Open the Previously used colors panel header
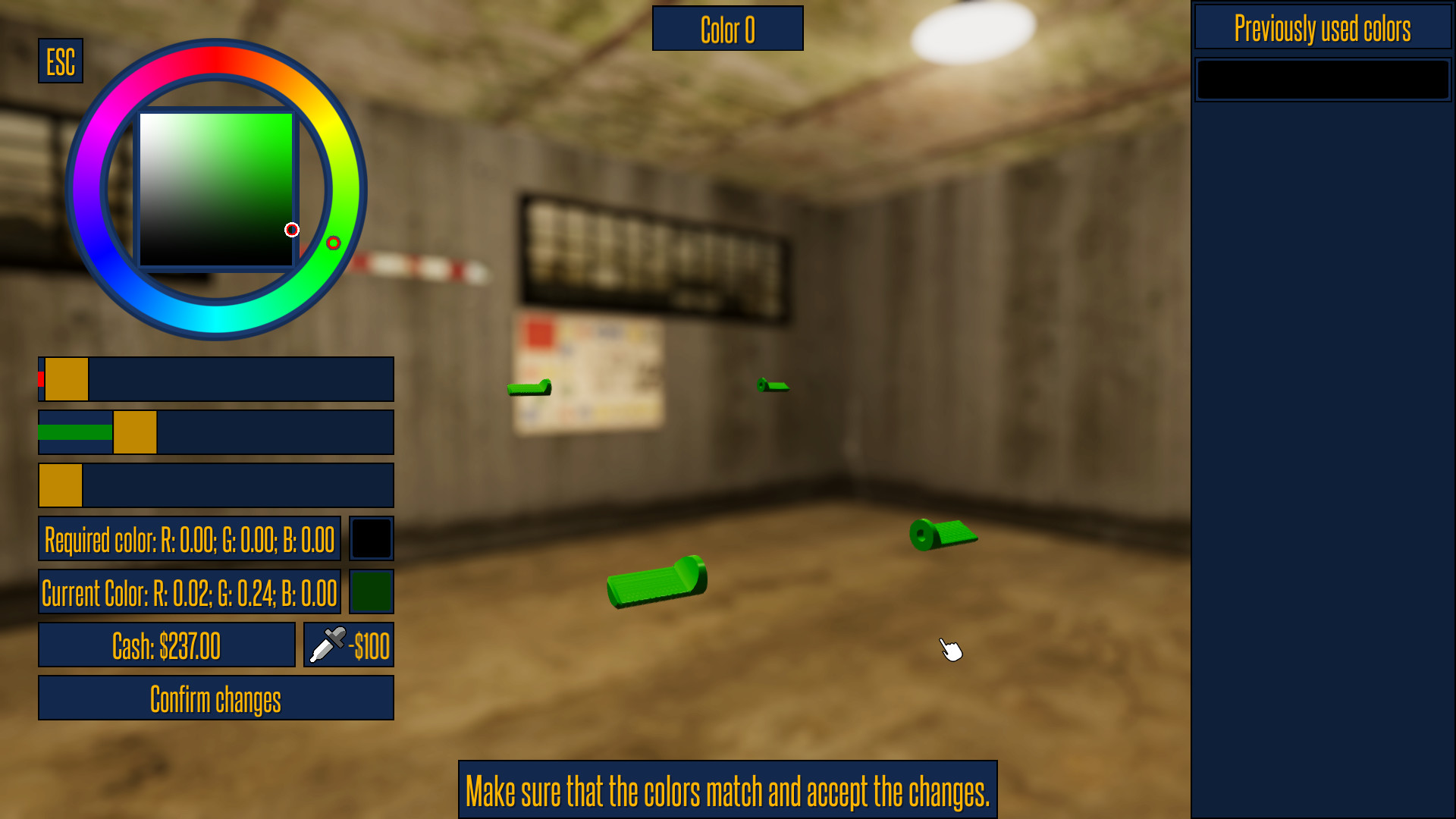This screenshot has width=1456, height=819. tap(1323, 27)
